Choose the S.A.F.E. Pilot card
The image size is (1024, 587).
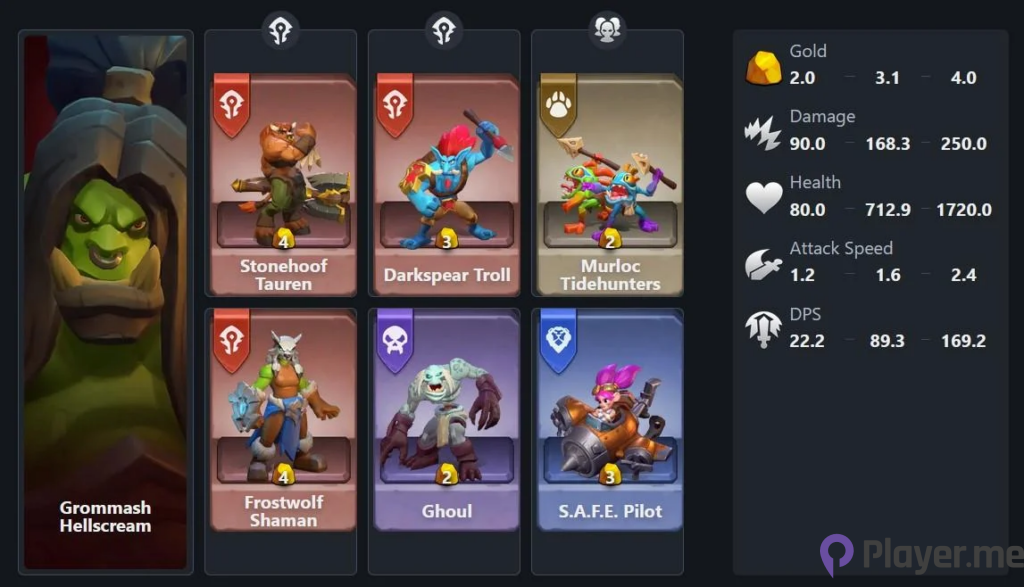tap(610, 420)
